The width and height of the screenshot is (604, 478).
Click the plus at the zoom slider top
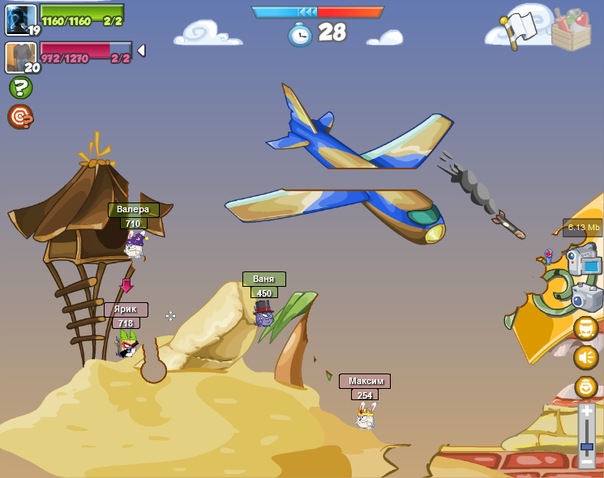(x=587, y=409)
